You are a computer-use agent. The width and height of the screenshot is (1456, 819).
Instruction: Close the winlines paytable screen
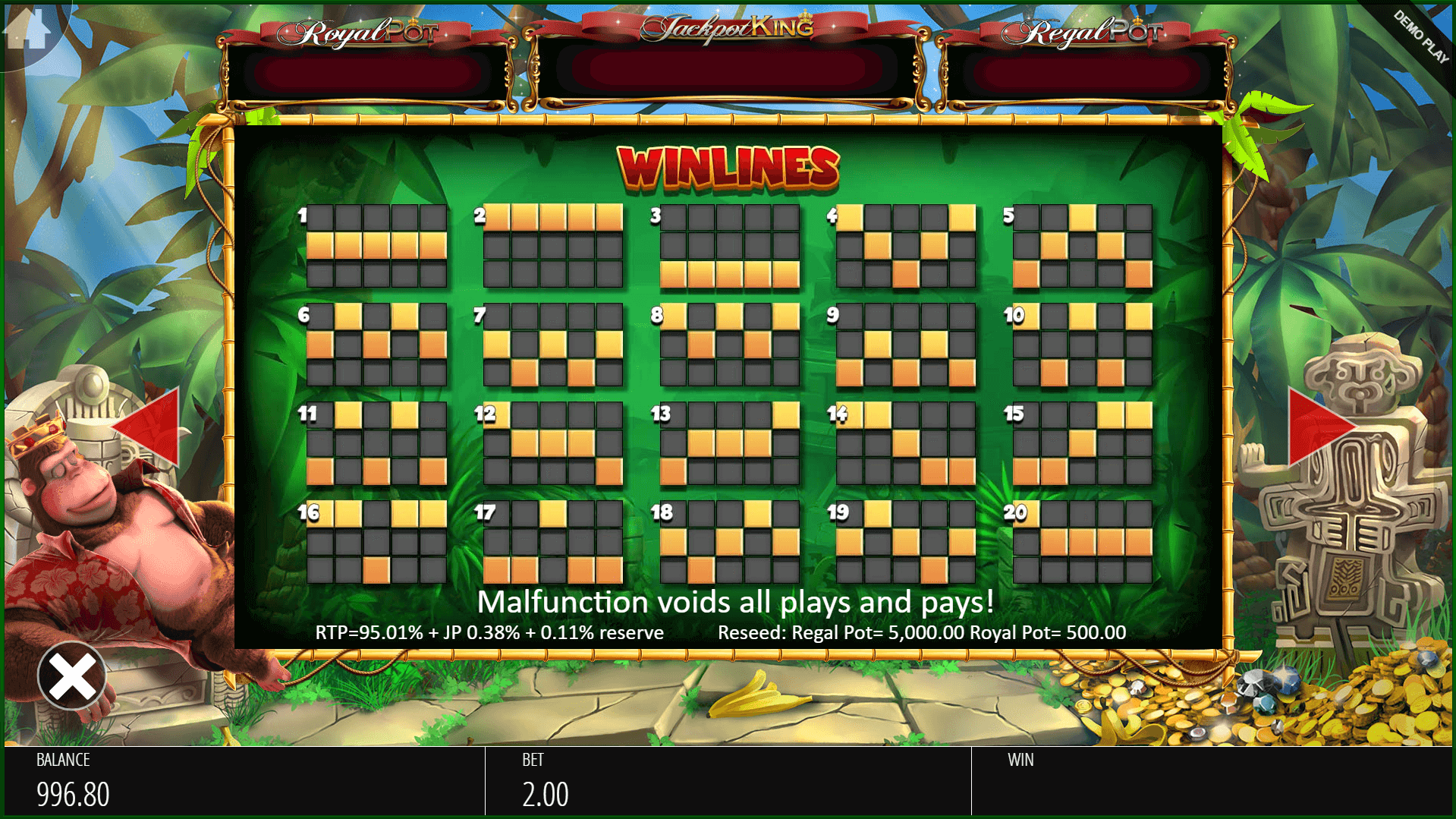pyautogui.click(x=72, y=676)
